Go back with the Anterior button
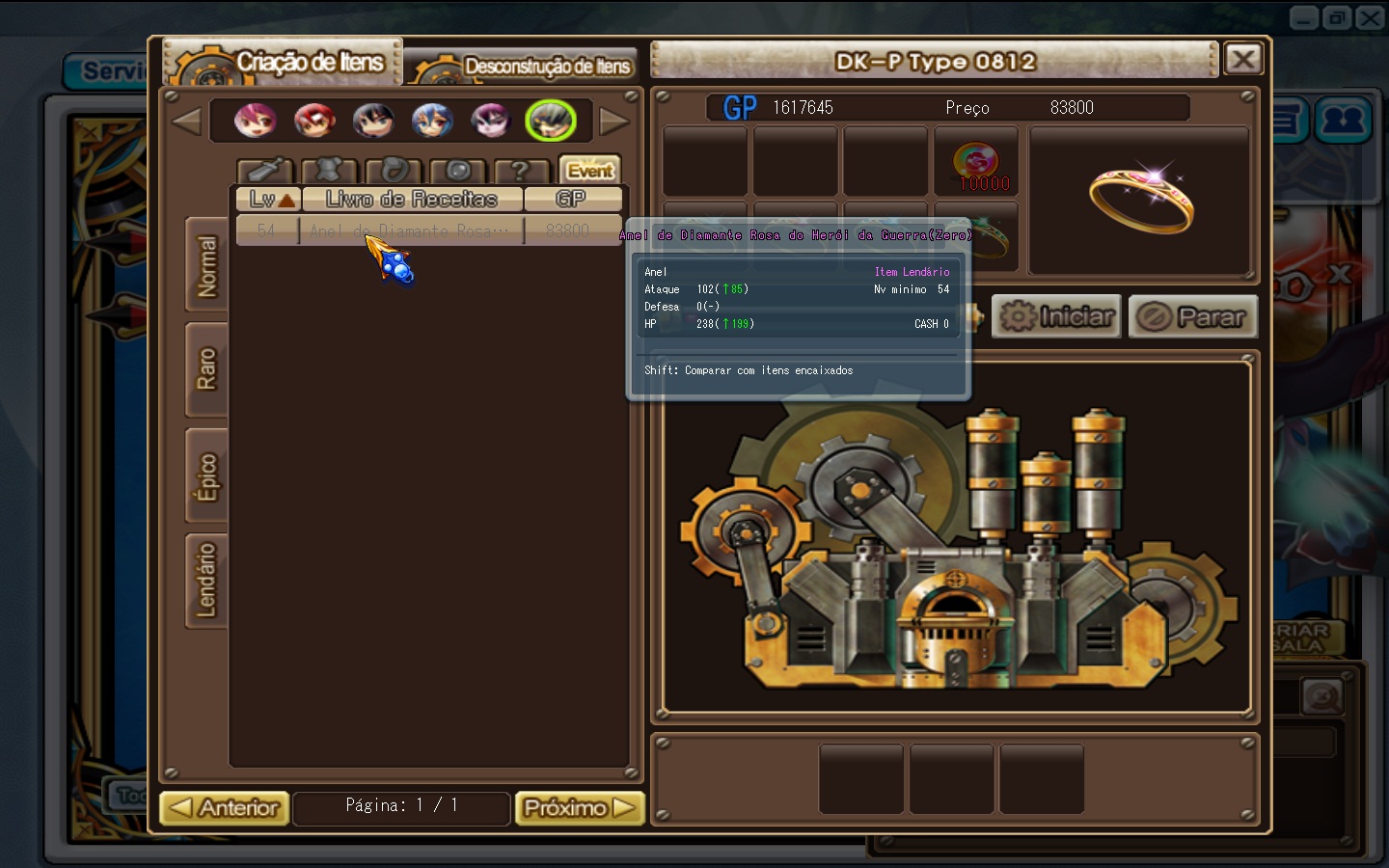 pos(225,807)
